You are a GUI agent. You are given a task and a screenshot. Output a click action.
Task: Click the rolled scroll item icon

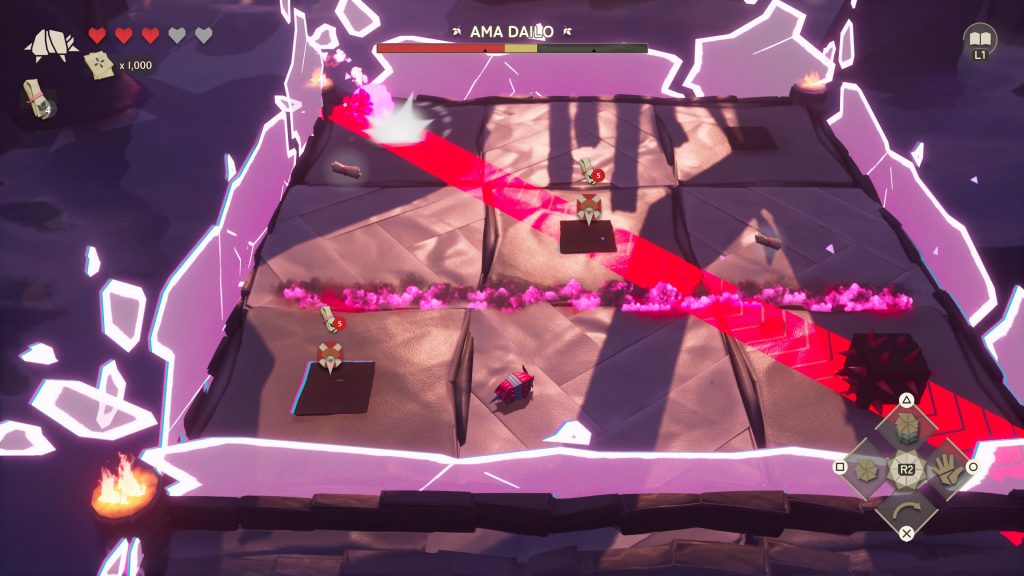click(x=37, y=96)
